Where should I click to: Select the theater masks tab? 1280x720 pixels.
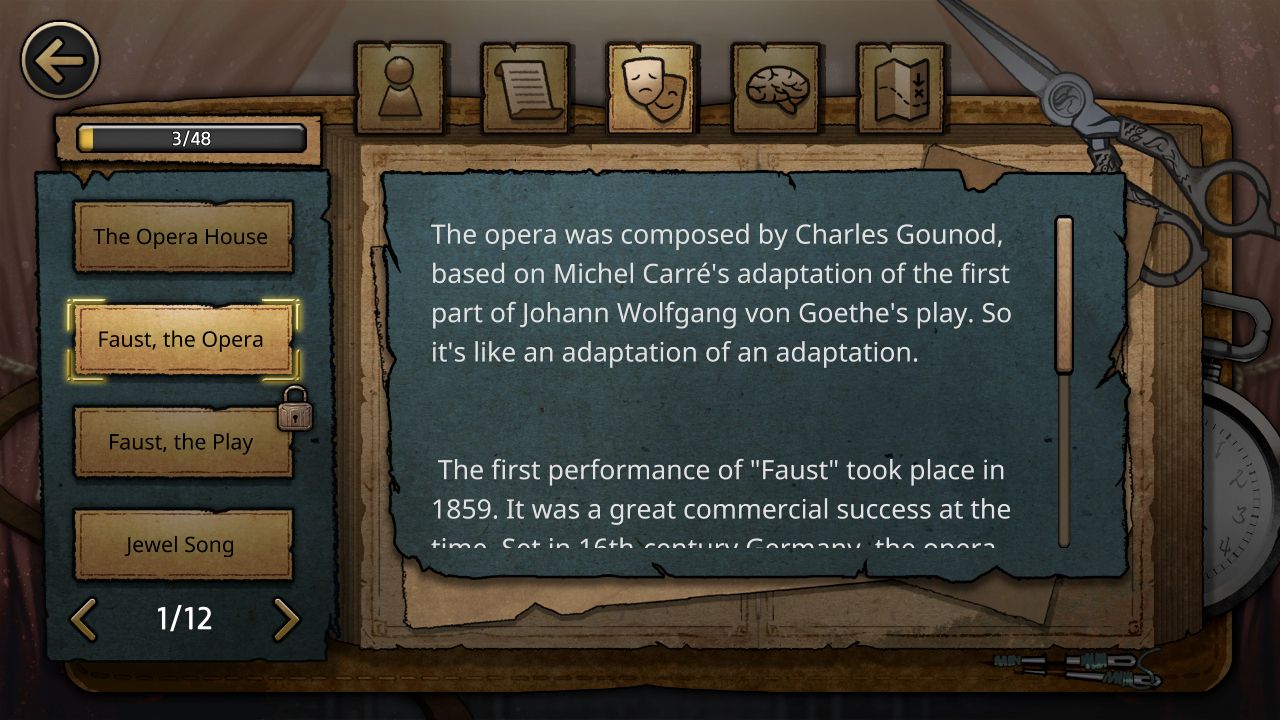(x=652, y=88)
